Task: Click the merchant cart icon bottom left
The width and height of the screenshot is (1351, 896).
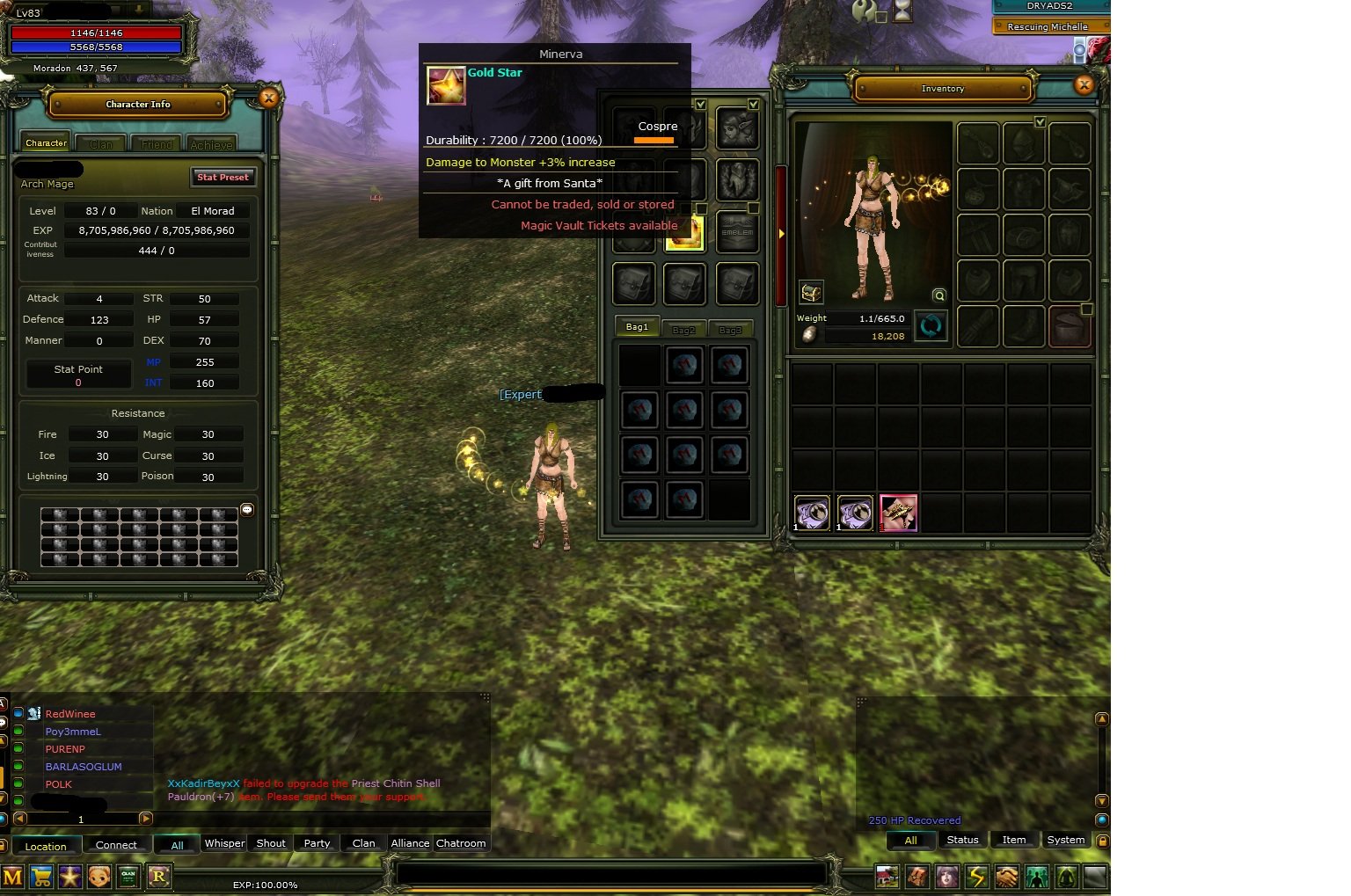Action: pos(41,877)
